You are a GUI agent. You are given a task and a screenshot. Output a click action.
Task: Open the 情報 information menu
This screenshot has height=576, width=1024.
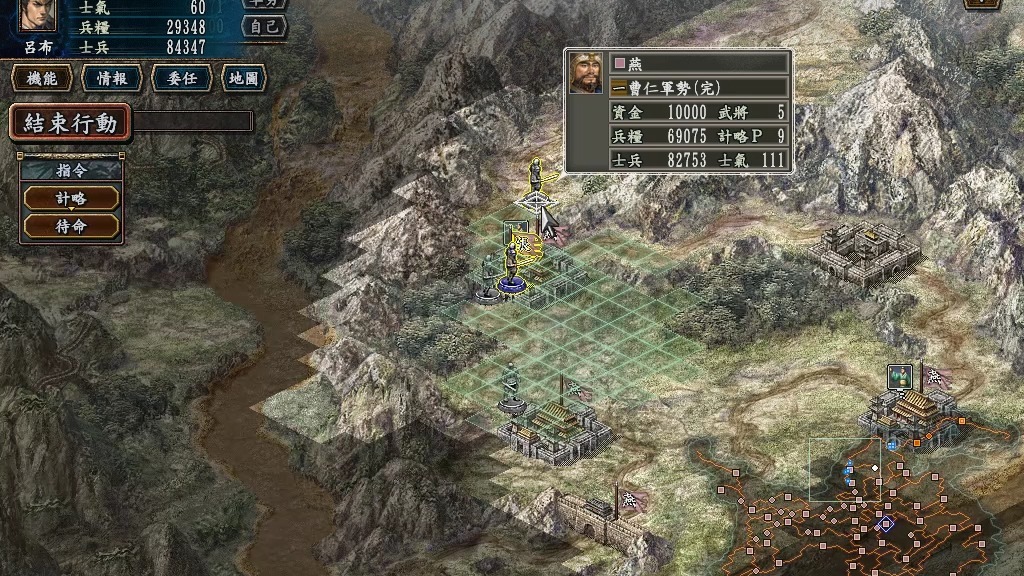(x=111, y=79)
